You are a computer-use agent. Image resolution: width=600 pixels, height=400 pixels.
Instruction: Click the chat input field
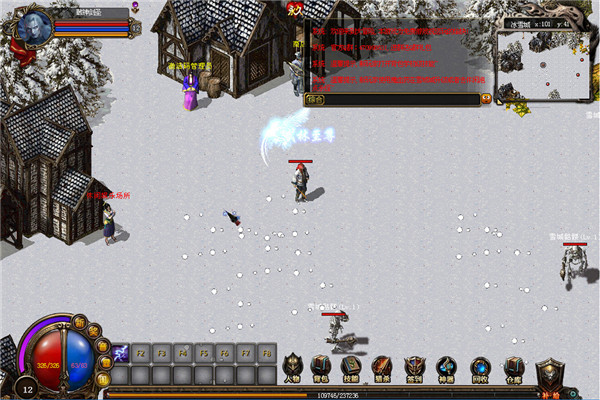tap(400, 100)
